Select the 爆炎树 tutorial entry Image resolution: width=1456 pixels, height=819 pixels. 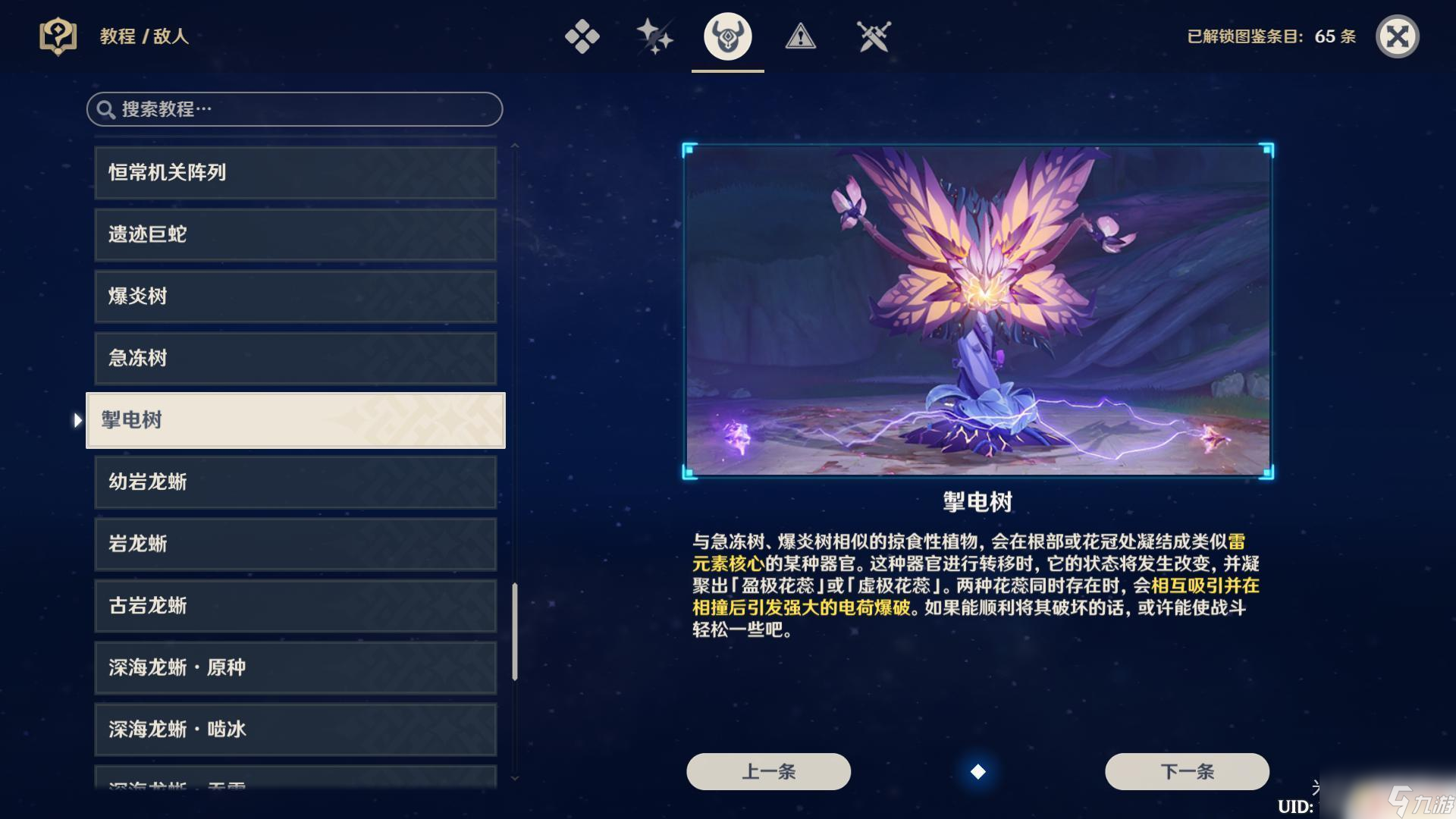295,297
